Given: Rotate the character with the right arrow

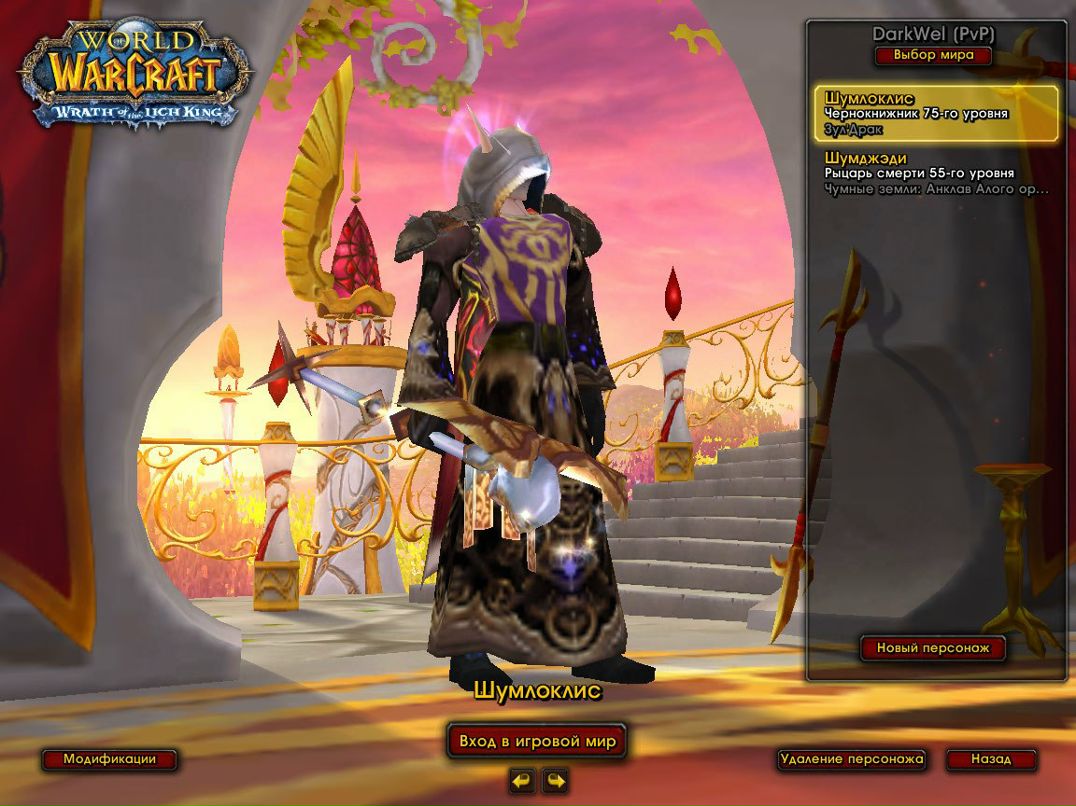Looking at the screenshot, I should (555, 780).
